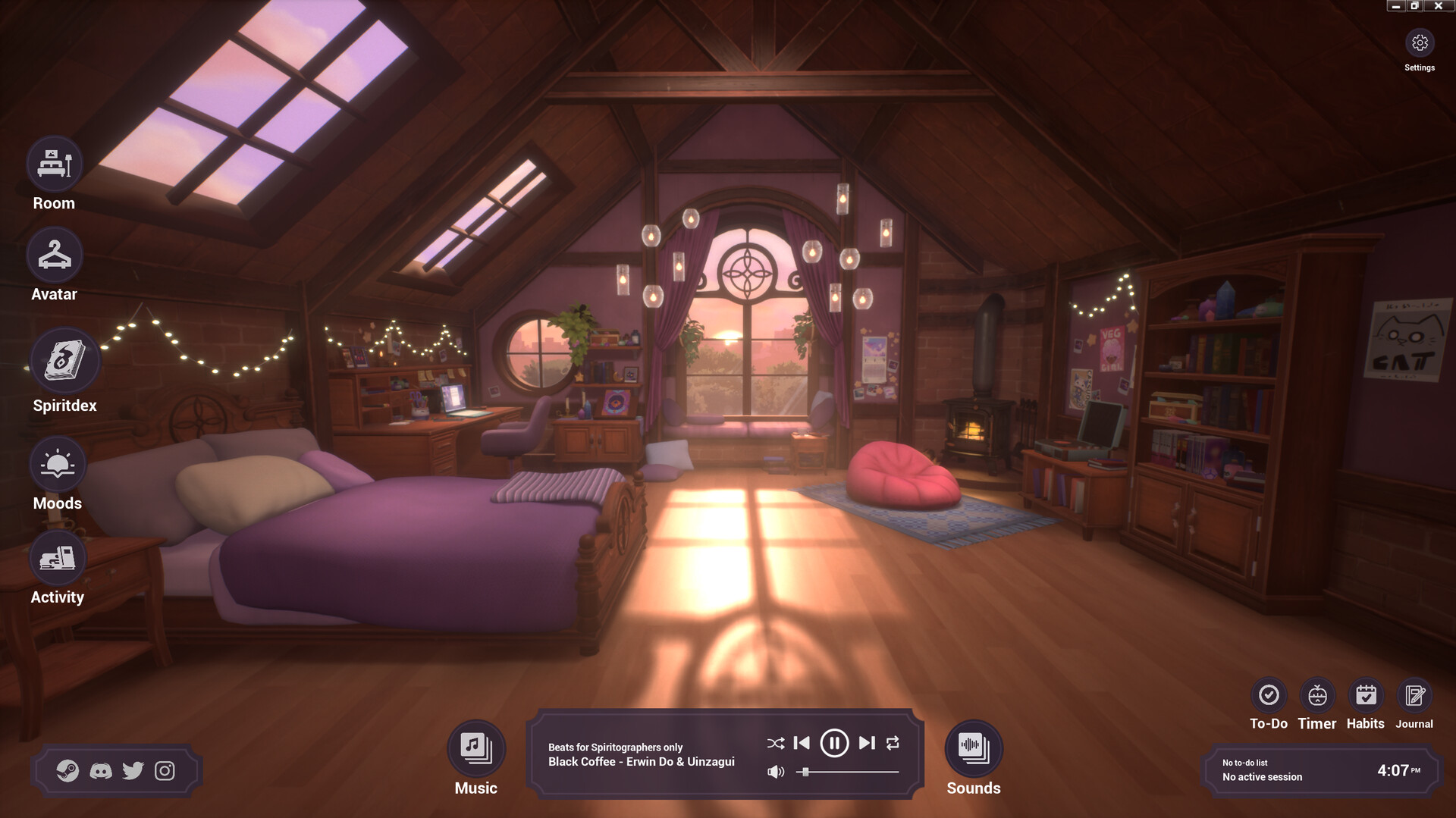
Task: Open the ambient Sounds panel
Action: coord(973,747)
